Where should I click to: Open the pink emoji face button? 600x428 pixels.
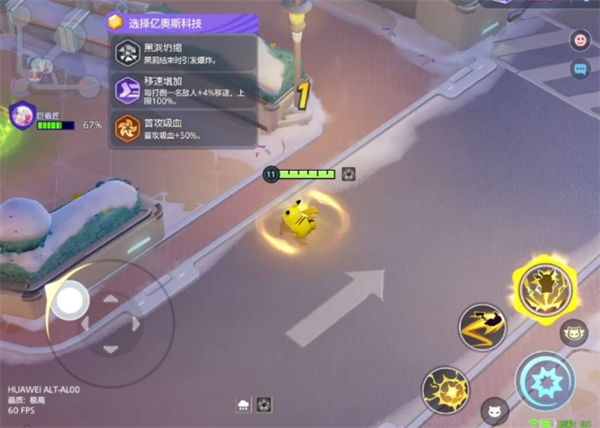(579, 40)
